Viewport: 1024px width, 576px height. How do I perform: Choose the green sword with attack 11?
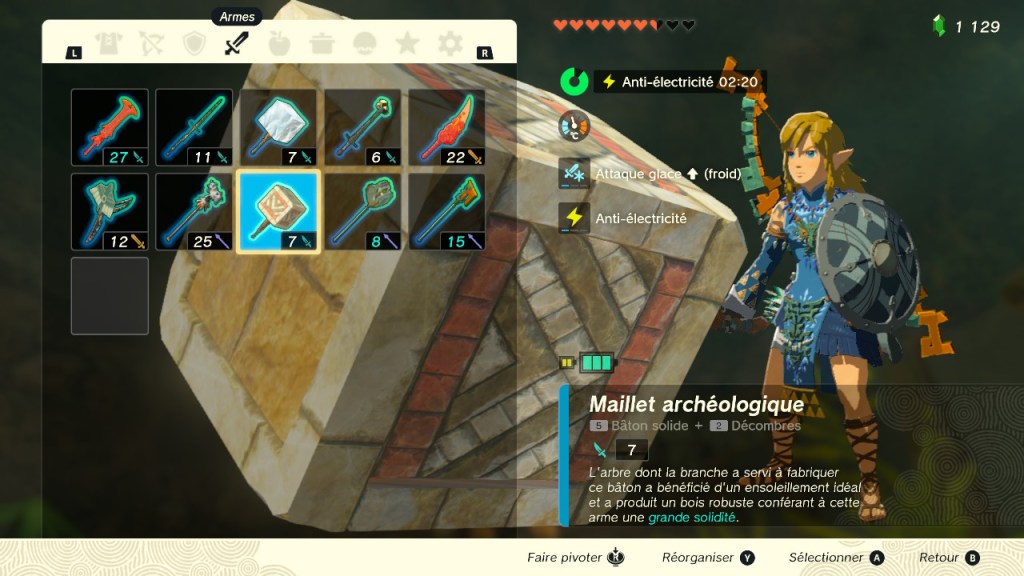[x=194, y=127]
